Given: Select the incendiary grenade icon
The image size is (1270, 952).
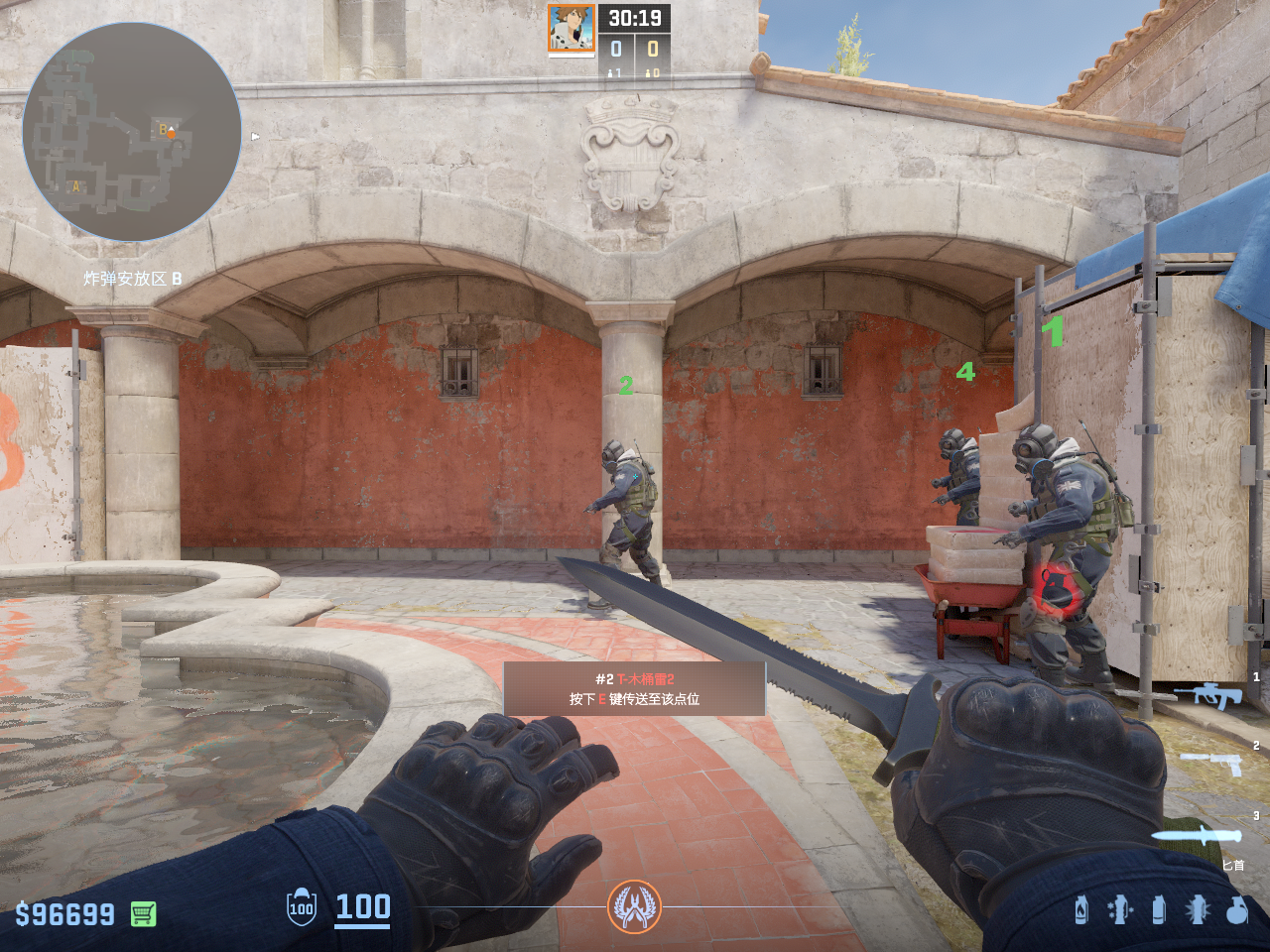Looking at the screenshot, I should [x=1081, y=909].
